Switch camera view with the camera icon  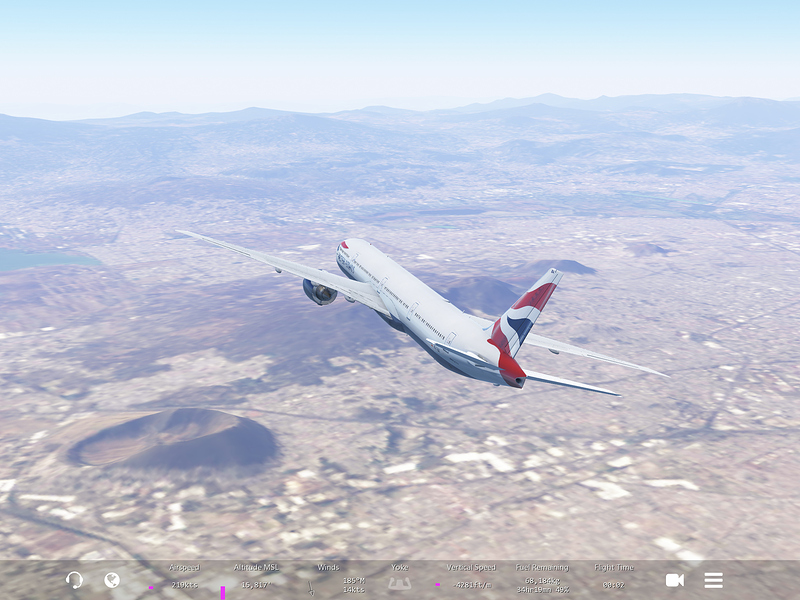click(675, 580)
